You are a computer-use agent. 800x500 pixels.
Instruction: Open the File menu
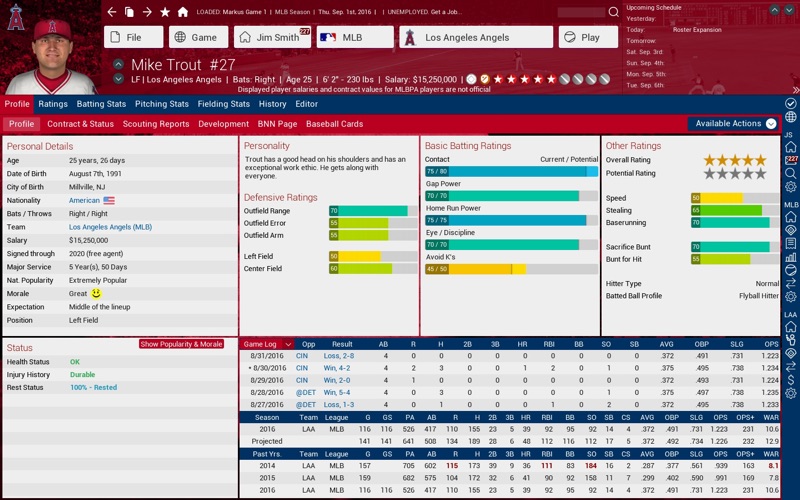coord(133,37)
